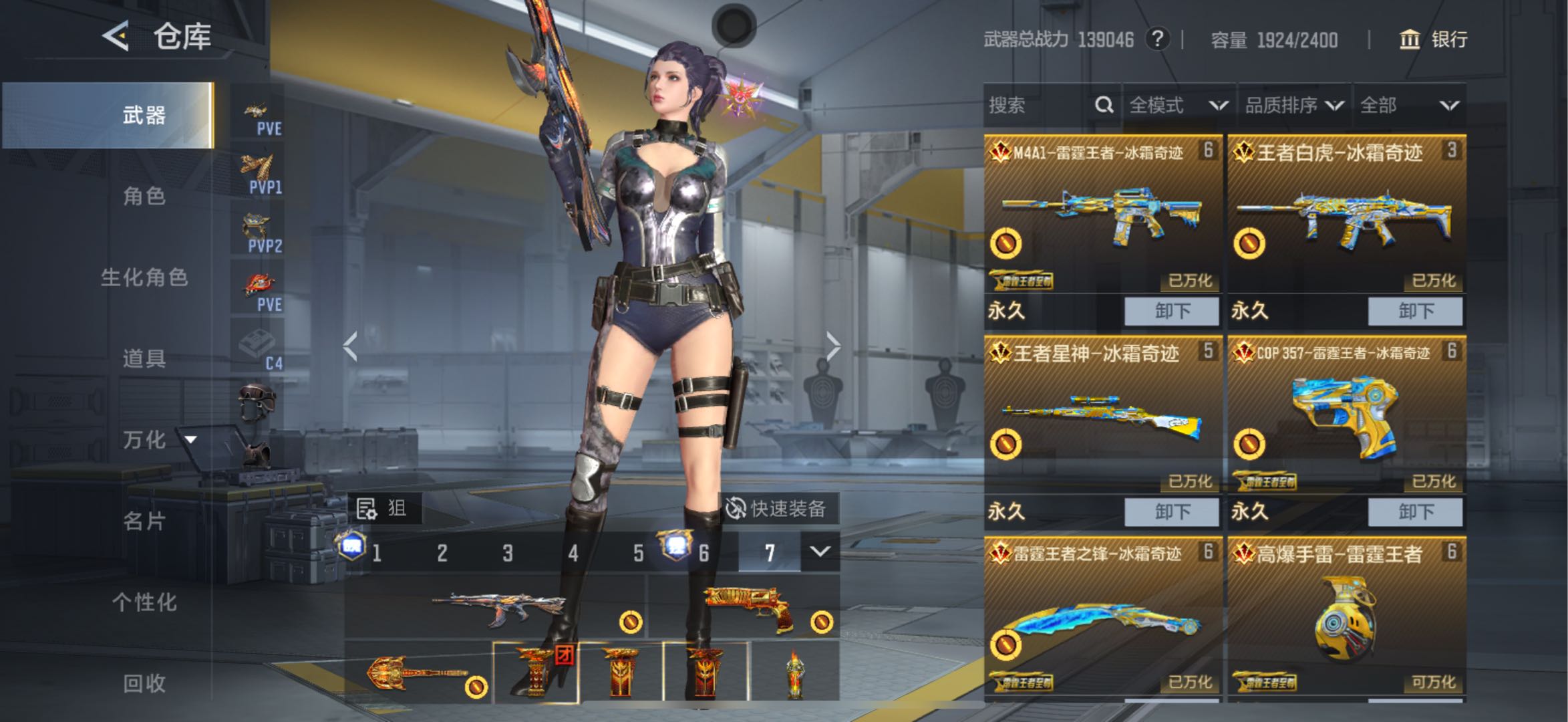The height and width of the screenshot is (722, 1568).
Task: Unequip the M4A1-雷霆王者-冰霜奇迹 rifle
Action: 1172,311
